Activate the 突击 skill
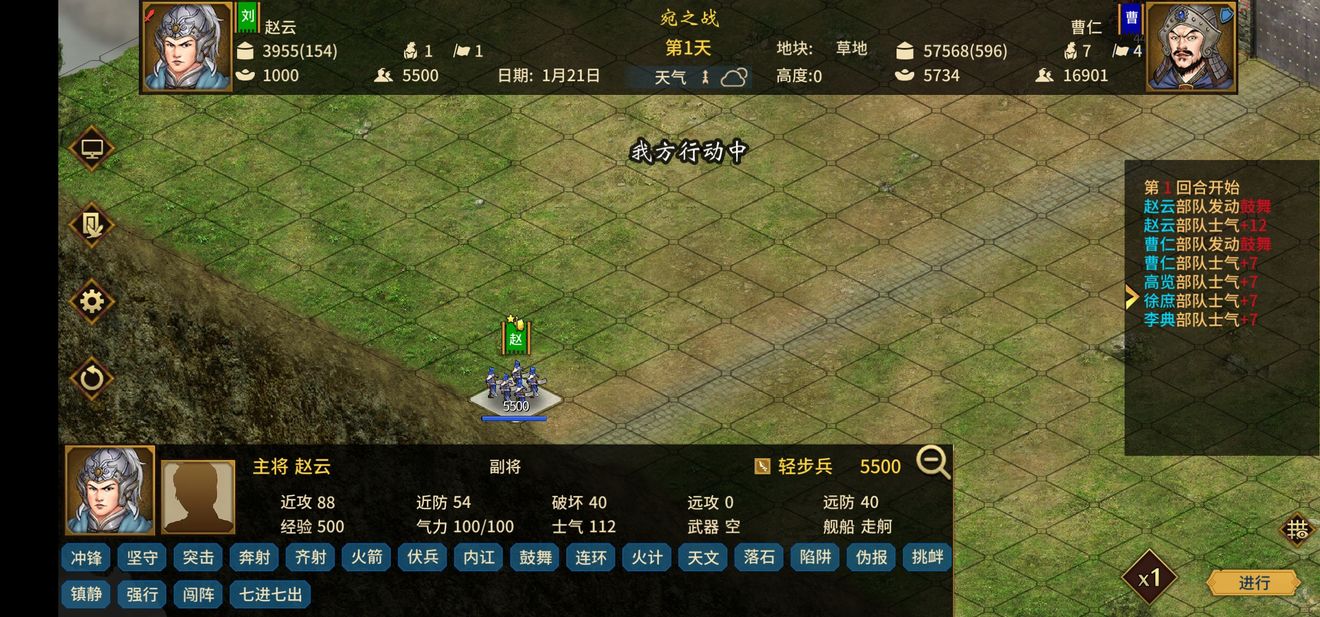This screenshot has width=1320, height=617. point(199,557)
